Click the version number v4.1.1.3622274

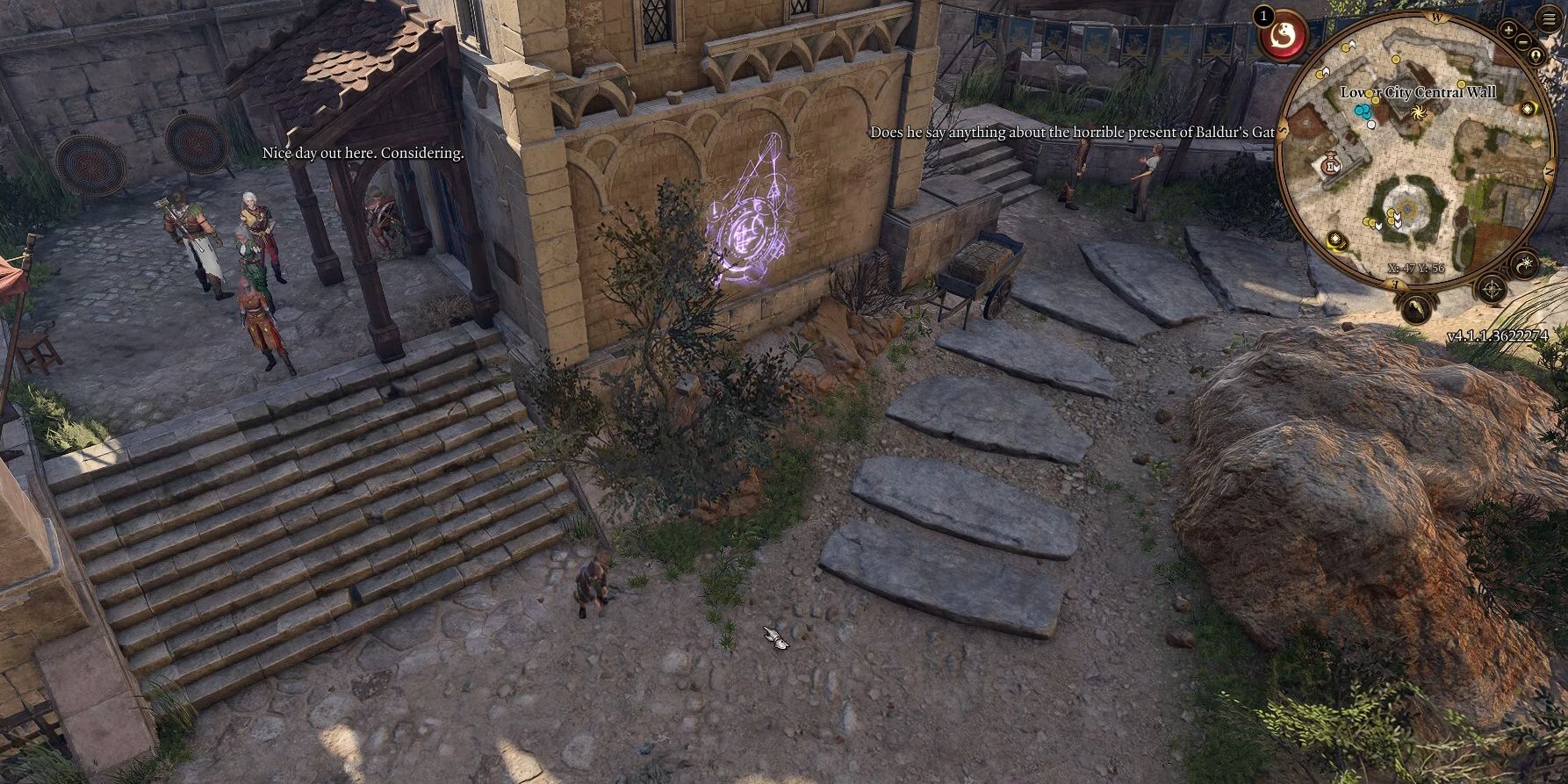tap(1499, 336)
